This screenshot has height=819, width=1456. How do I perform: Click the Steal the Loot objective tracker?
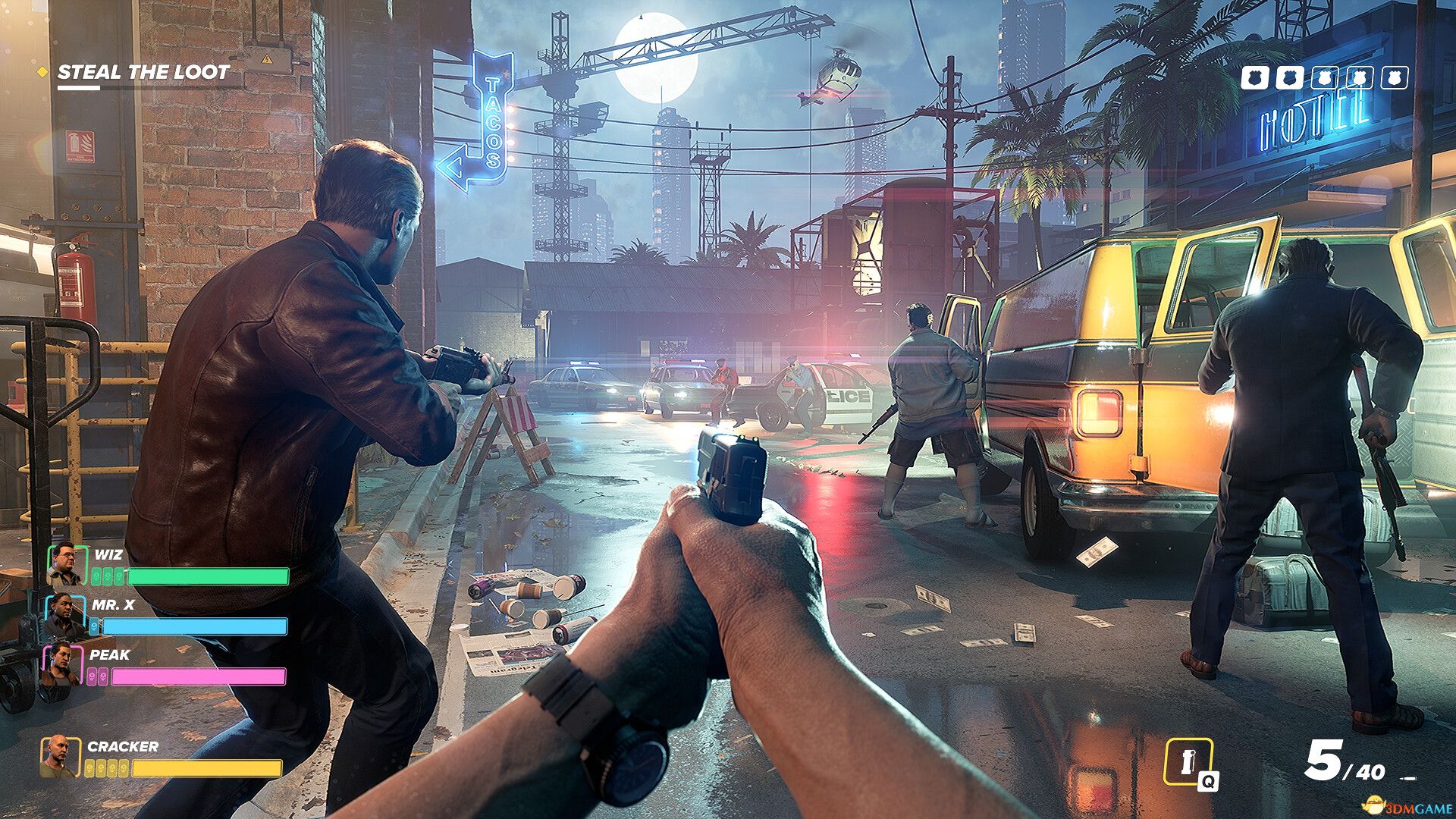[143, 73]
